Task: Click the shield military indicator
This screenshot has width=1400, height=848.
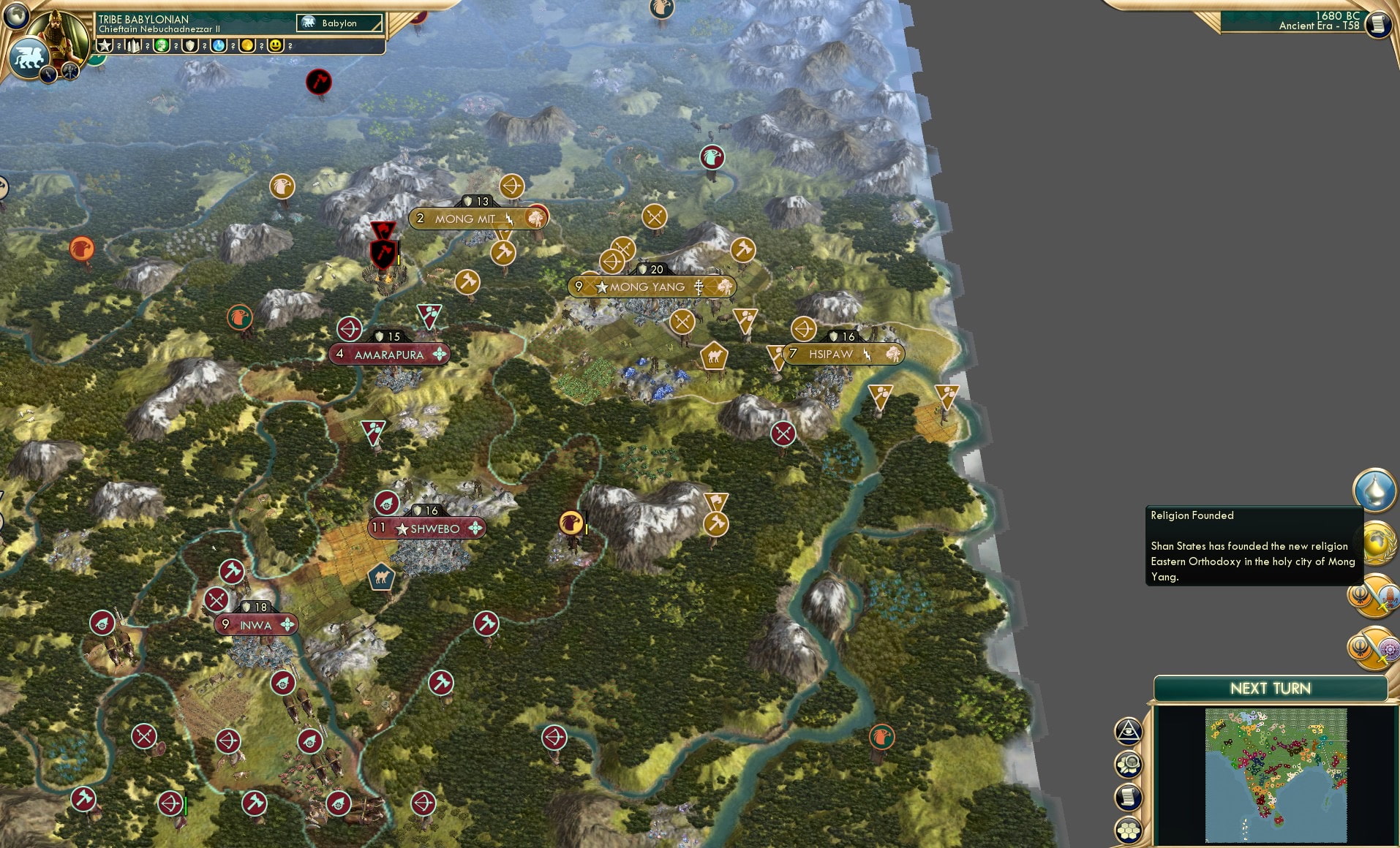Action: pos(189,45)
